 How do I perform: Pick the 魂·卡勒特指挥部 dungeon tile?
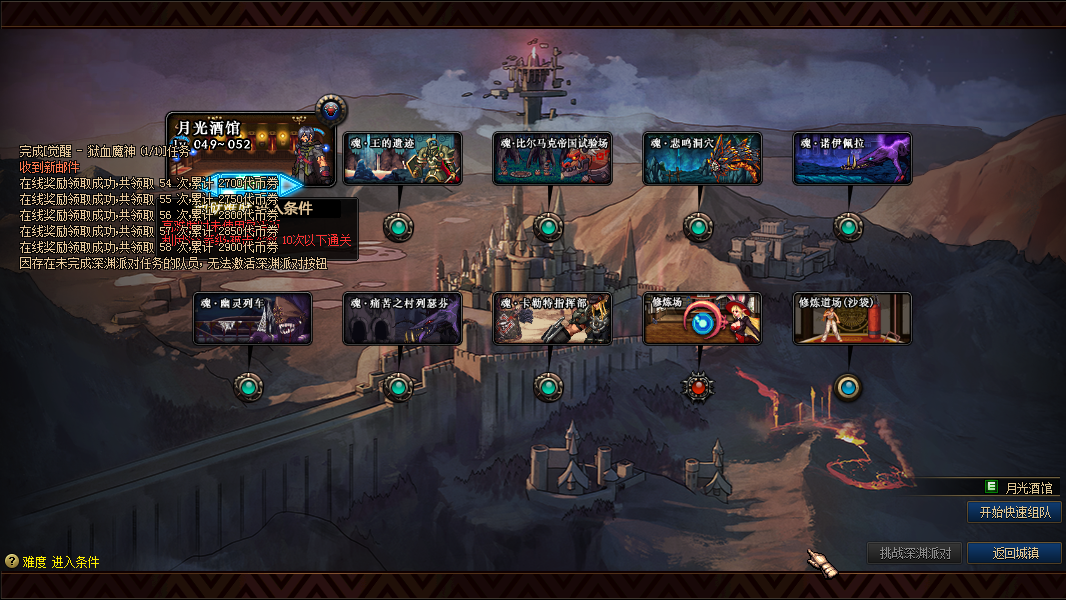(552, 319)
